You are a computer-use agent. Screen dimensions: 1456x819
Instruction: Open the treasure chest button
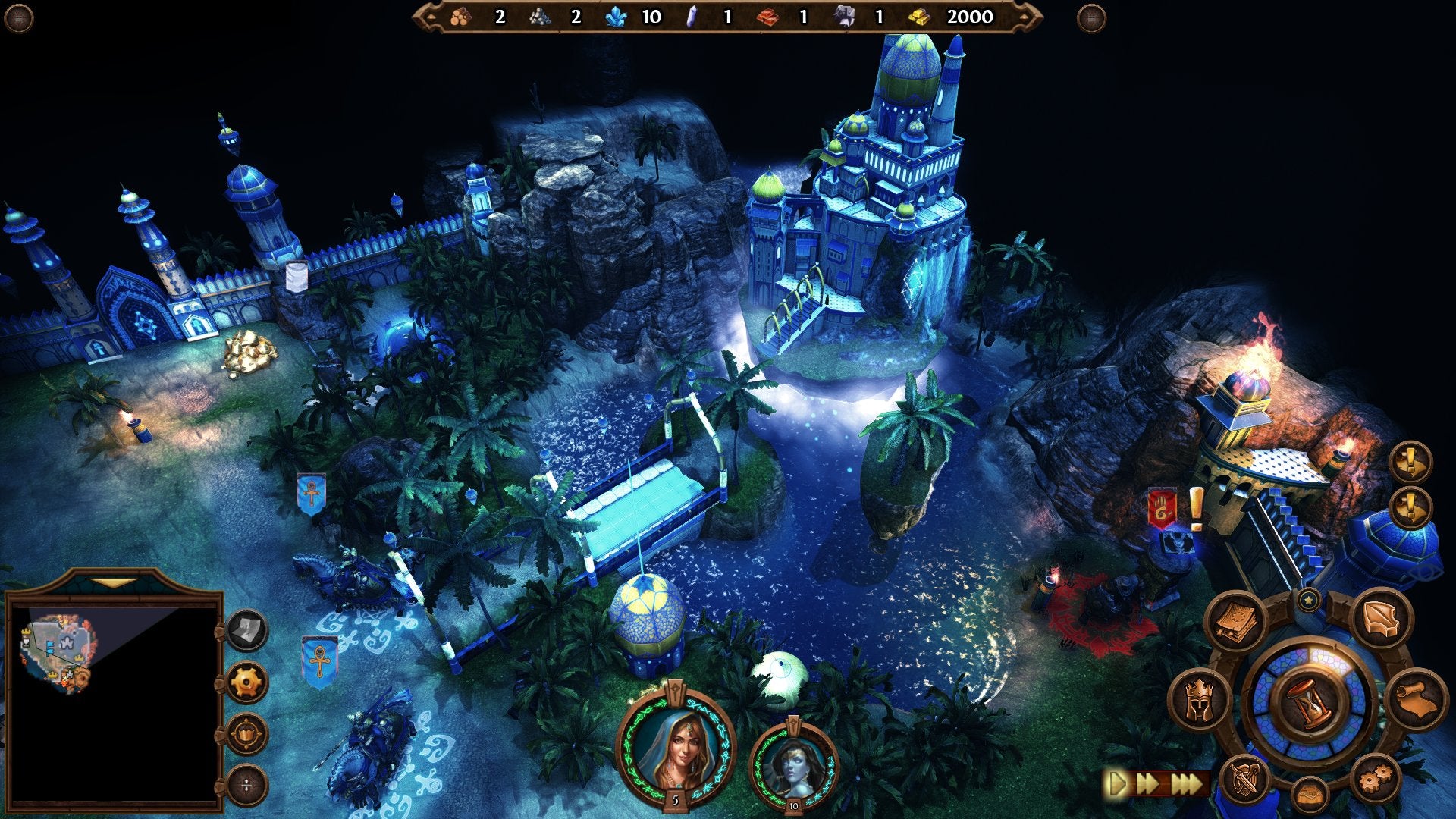1310,795
